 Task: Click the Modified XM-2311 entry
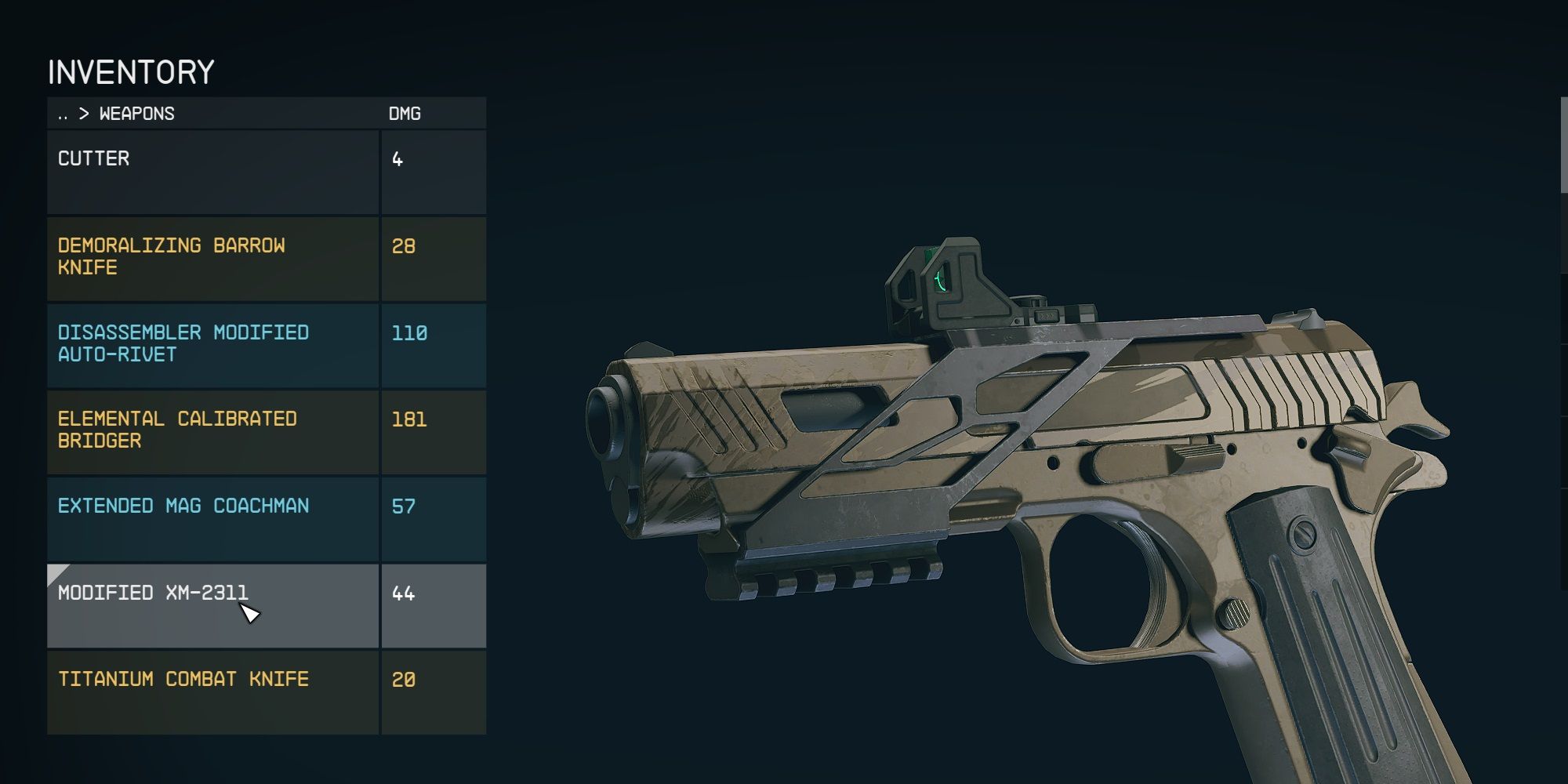tap(212, 604)
